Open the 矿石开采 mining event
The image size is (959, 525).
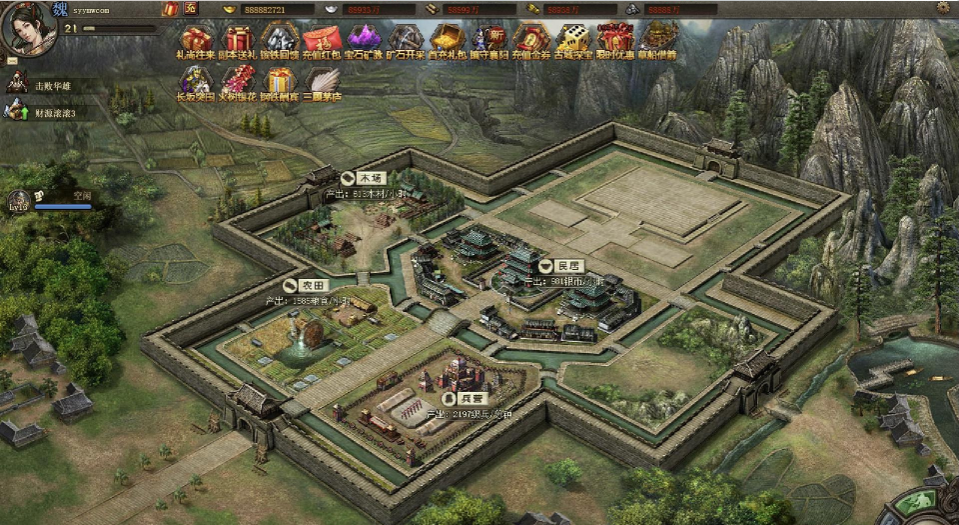pos(405,41)
